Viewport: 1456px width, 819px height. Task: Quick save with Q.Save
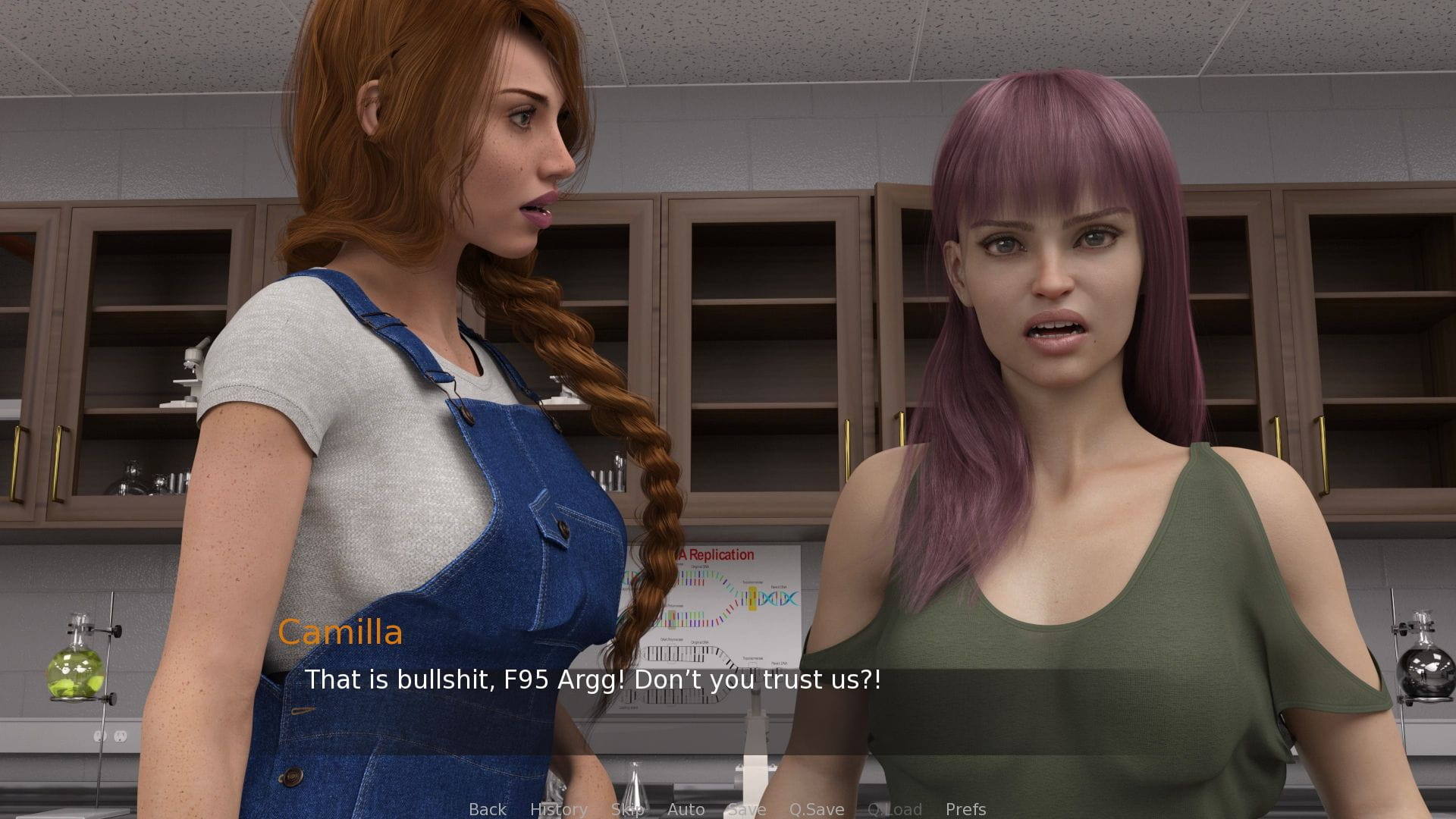pyautogui.click(x=817, y=809)
